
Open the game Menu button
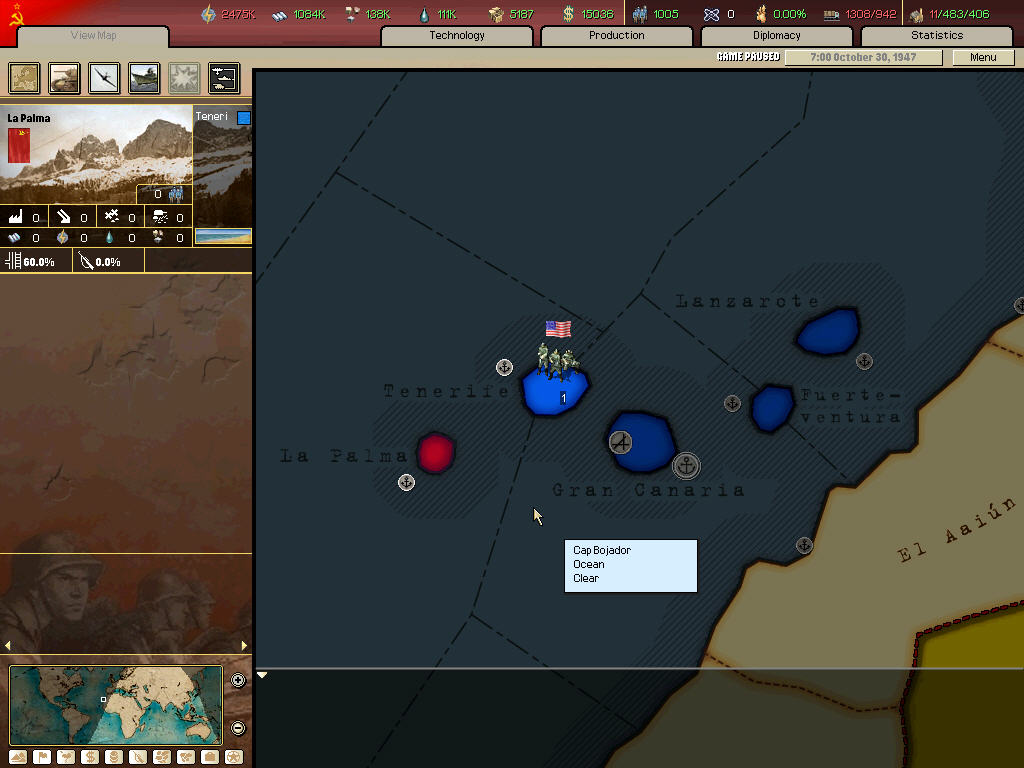tap(983, 57)
